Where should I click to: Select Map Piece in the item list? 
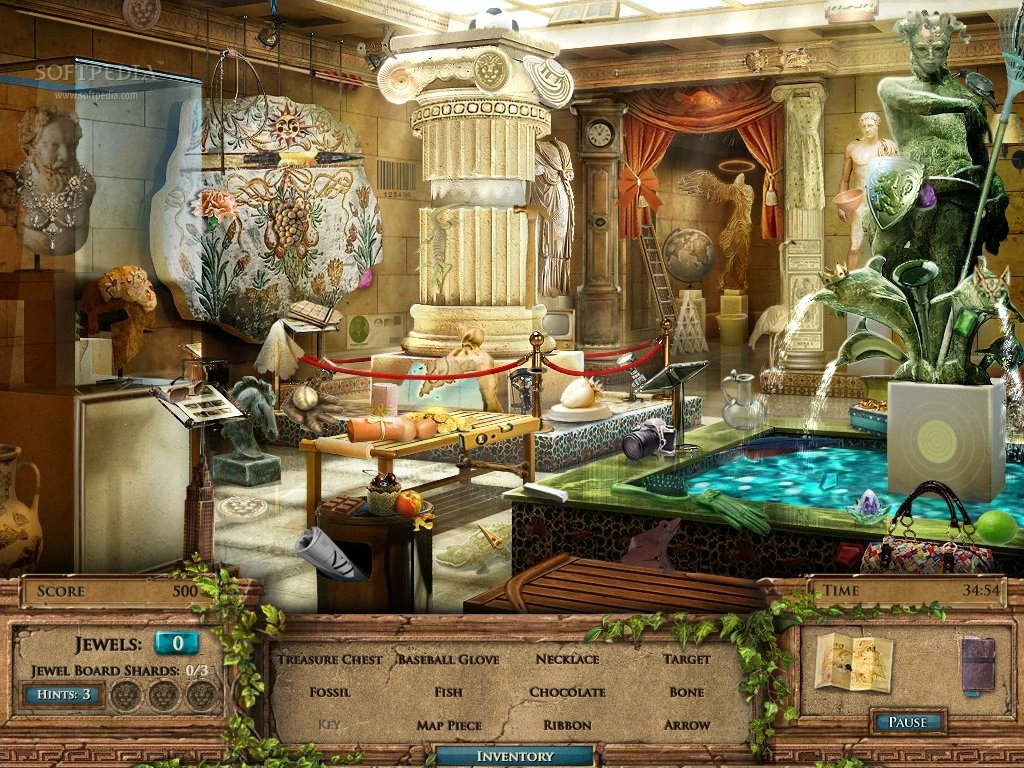tap(448, 725)
